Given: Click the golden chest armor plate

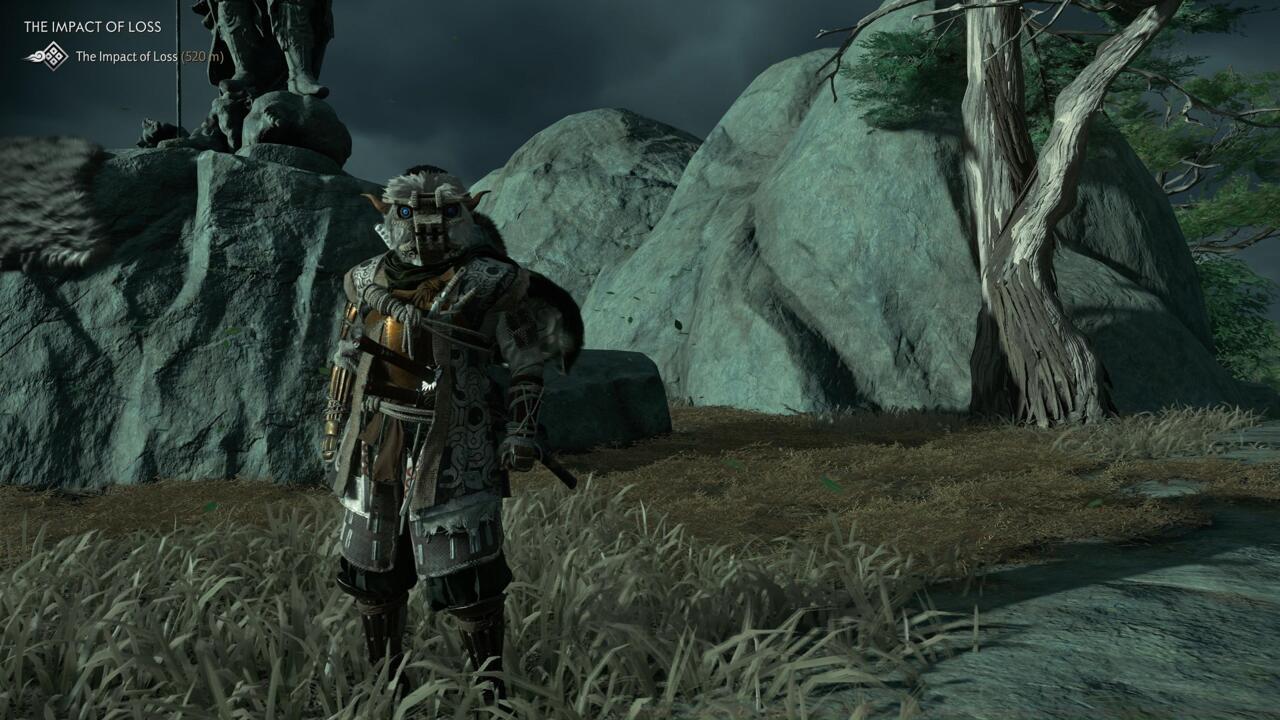Looking at the screenshot, I should tap(388, 330).
